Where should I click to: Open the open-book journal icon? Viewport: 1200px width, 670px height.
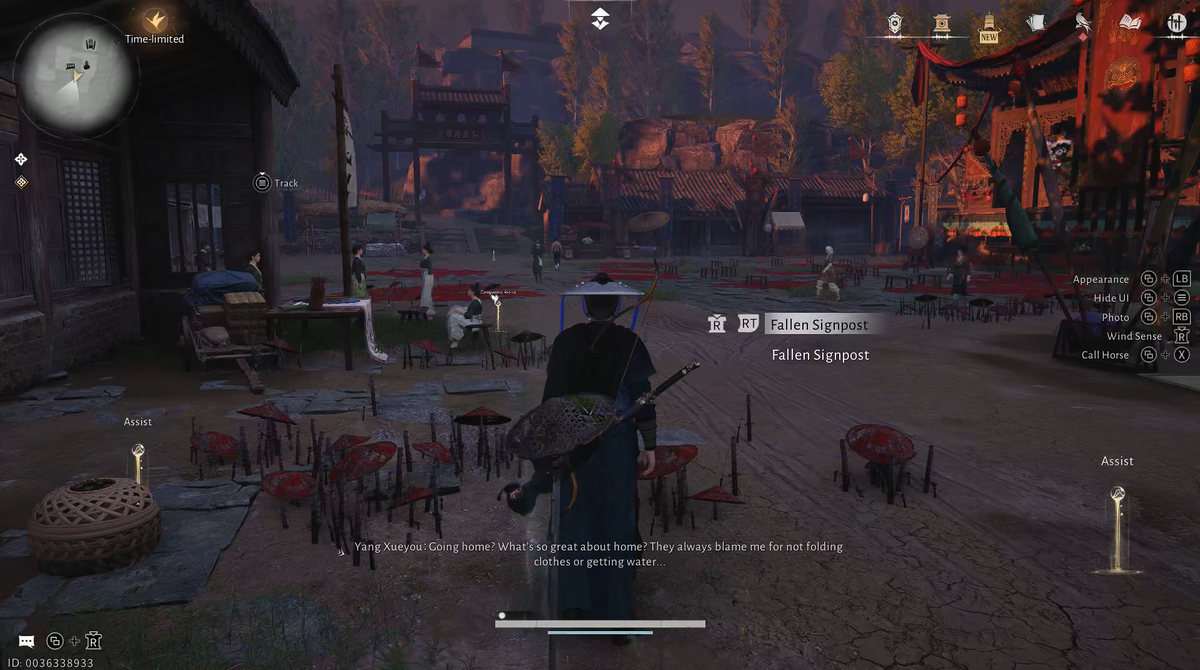(x=1130, y=22)
